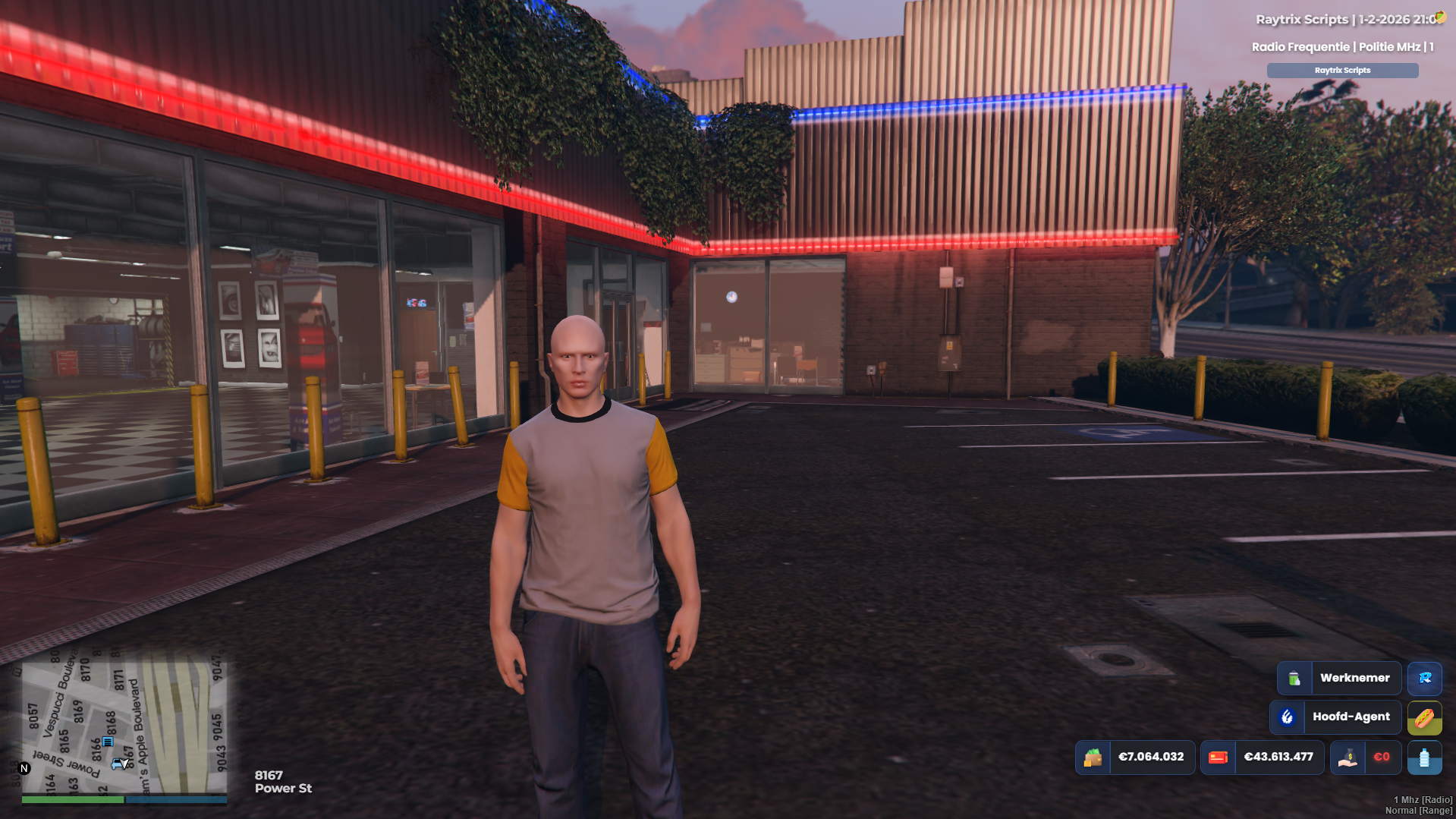
Task: Click the Hoofd-Agent rank label
Action: pos(1352,717)
